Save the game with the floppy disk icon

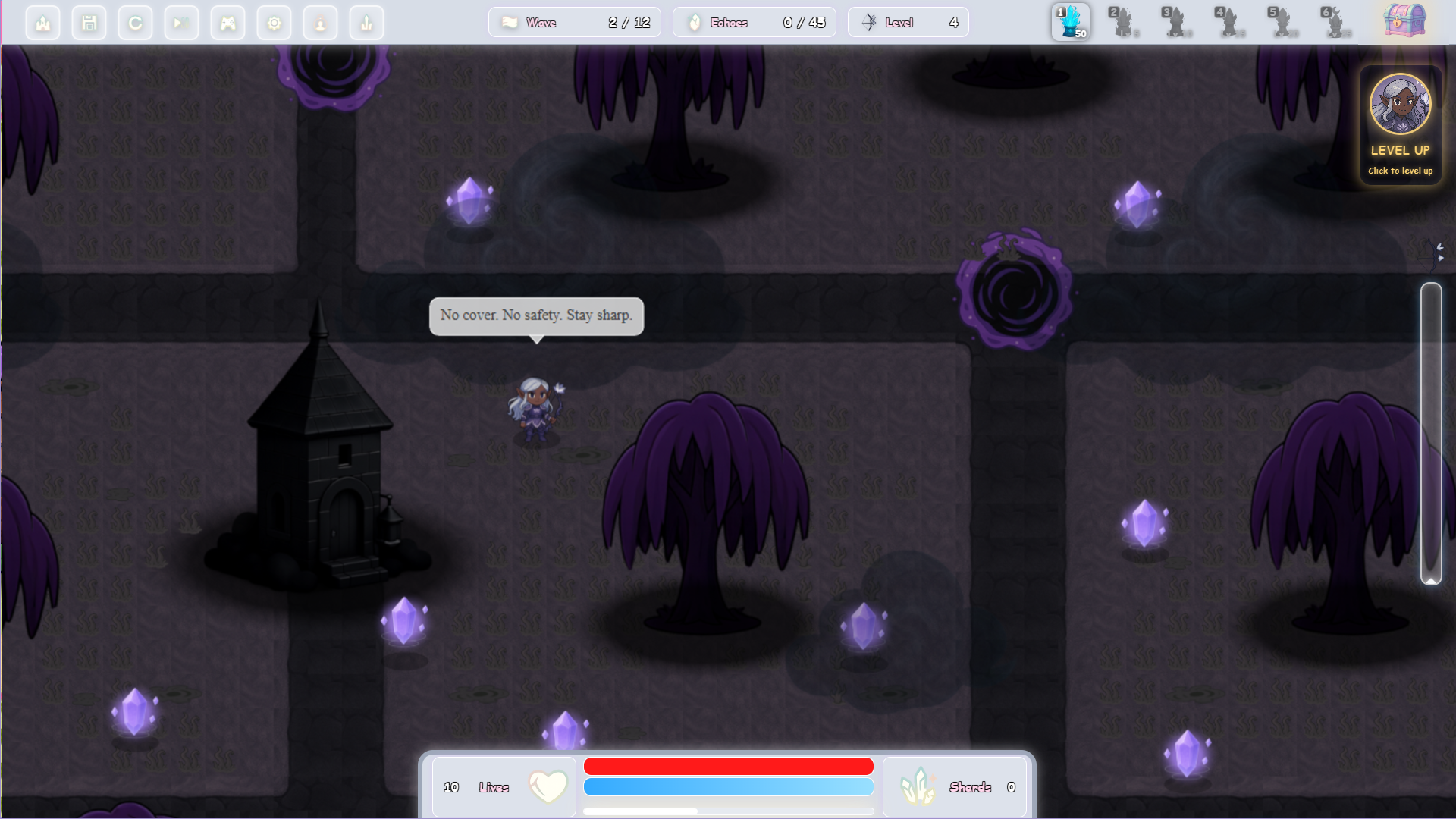point(89,23)
